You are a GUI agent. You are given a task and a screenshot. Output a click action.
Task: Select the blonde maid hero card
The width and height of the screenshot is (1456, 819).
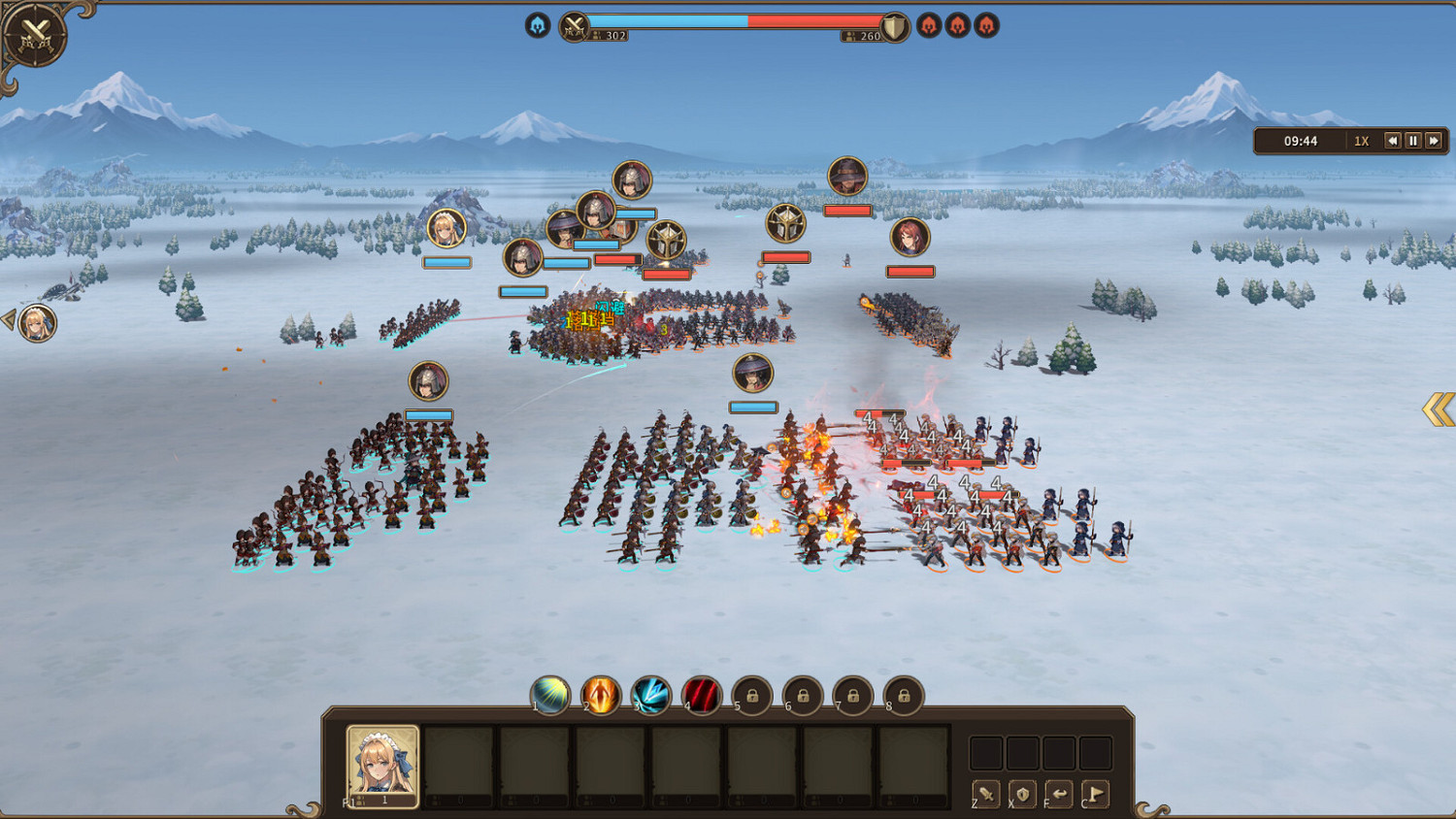pos(382,765)
